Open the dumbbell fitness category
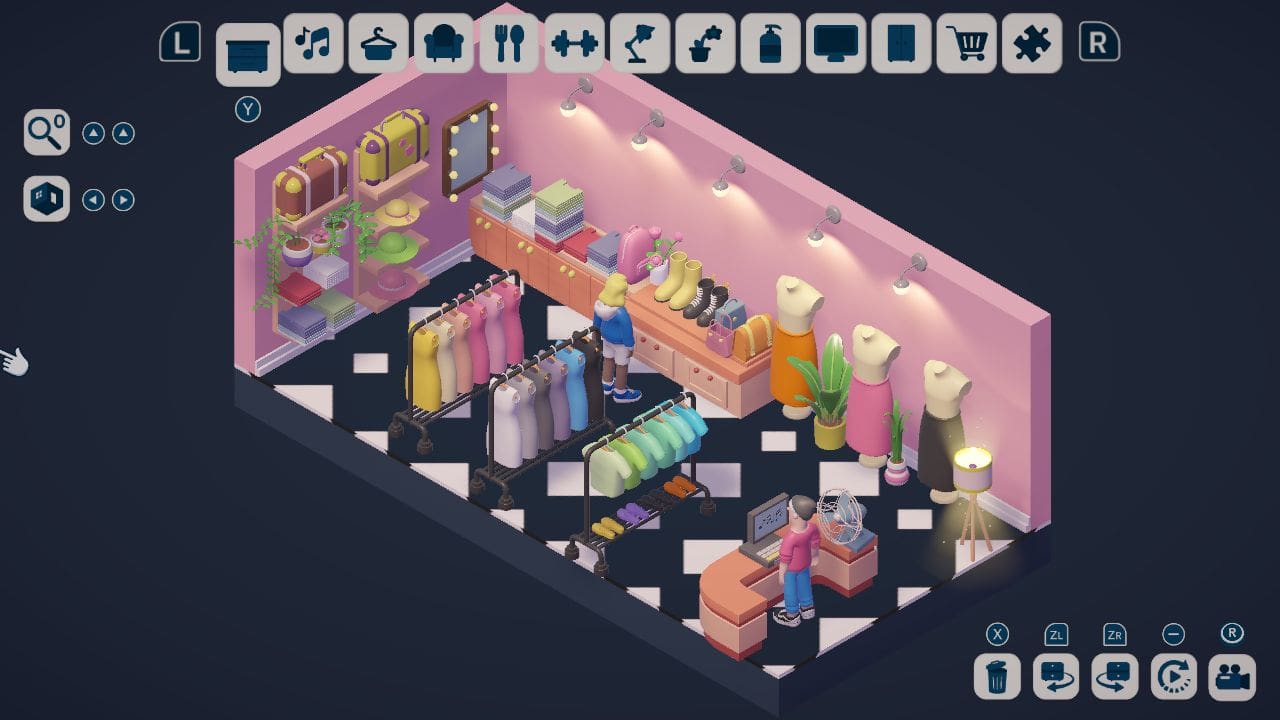The width and height of the screenshot is (1280, 720). tap(575, 44)
